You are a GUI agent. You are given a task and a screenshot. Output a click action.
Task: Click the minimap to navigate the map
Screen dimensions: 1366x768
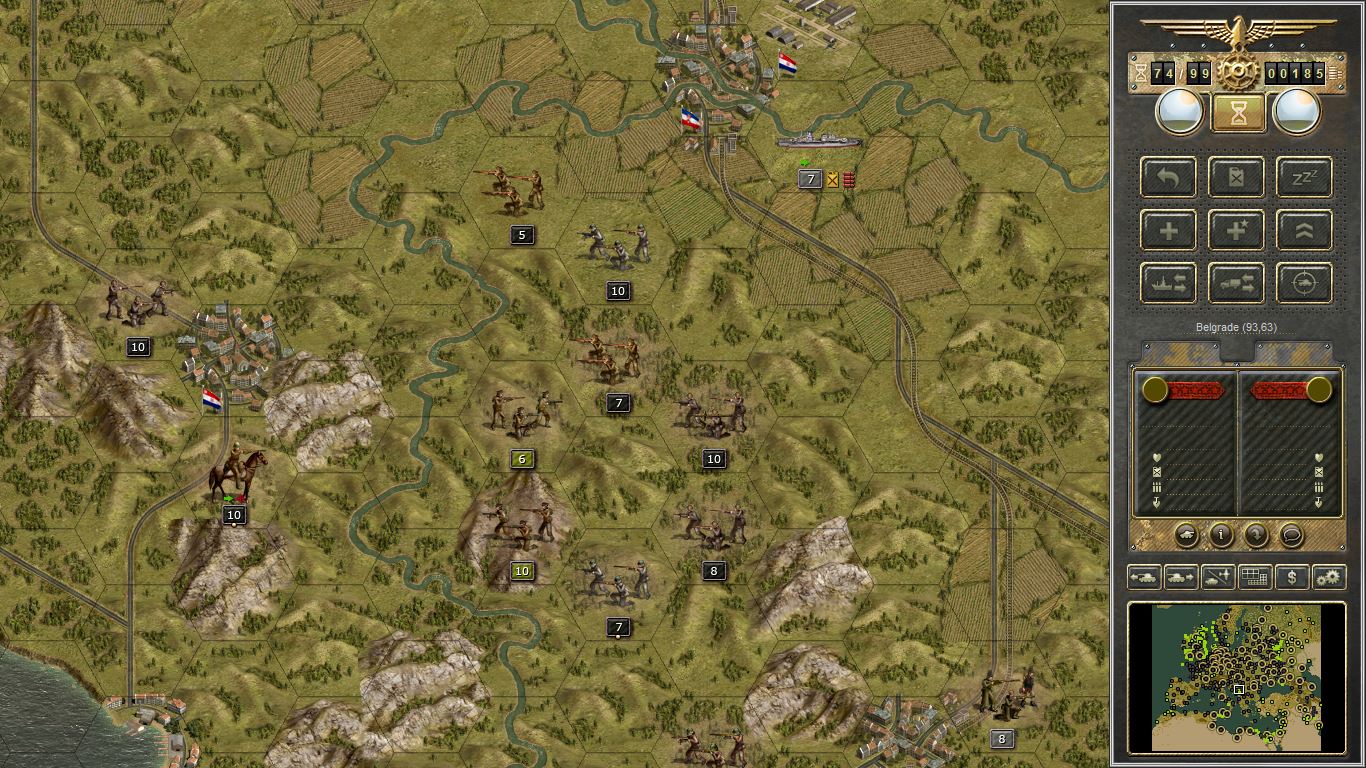pos(1238,678)
